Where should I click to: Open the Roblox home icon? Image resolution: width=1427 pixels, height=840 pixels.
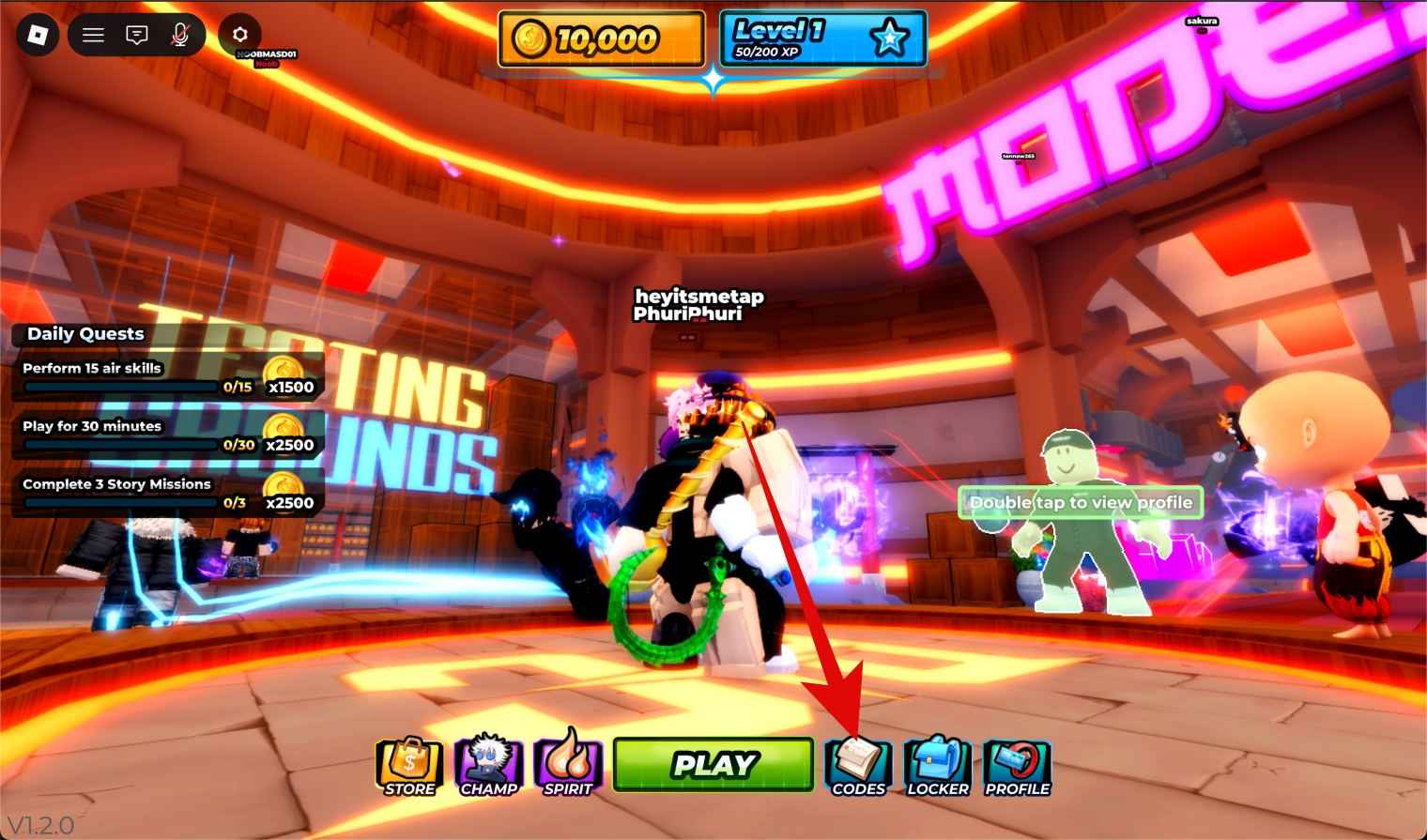[x=36, y=35]
